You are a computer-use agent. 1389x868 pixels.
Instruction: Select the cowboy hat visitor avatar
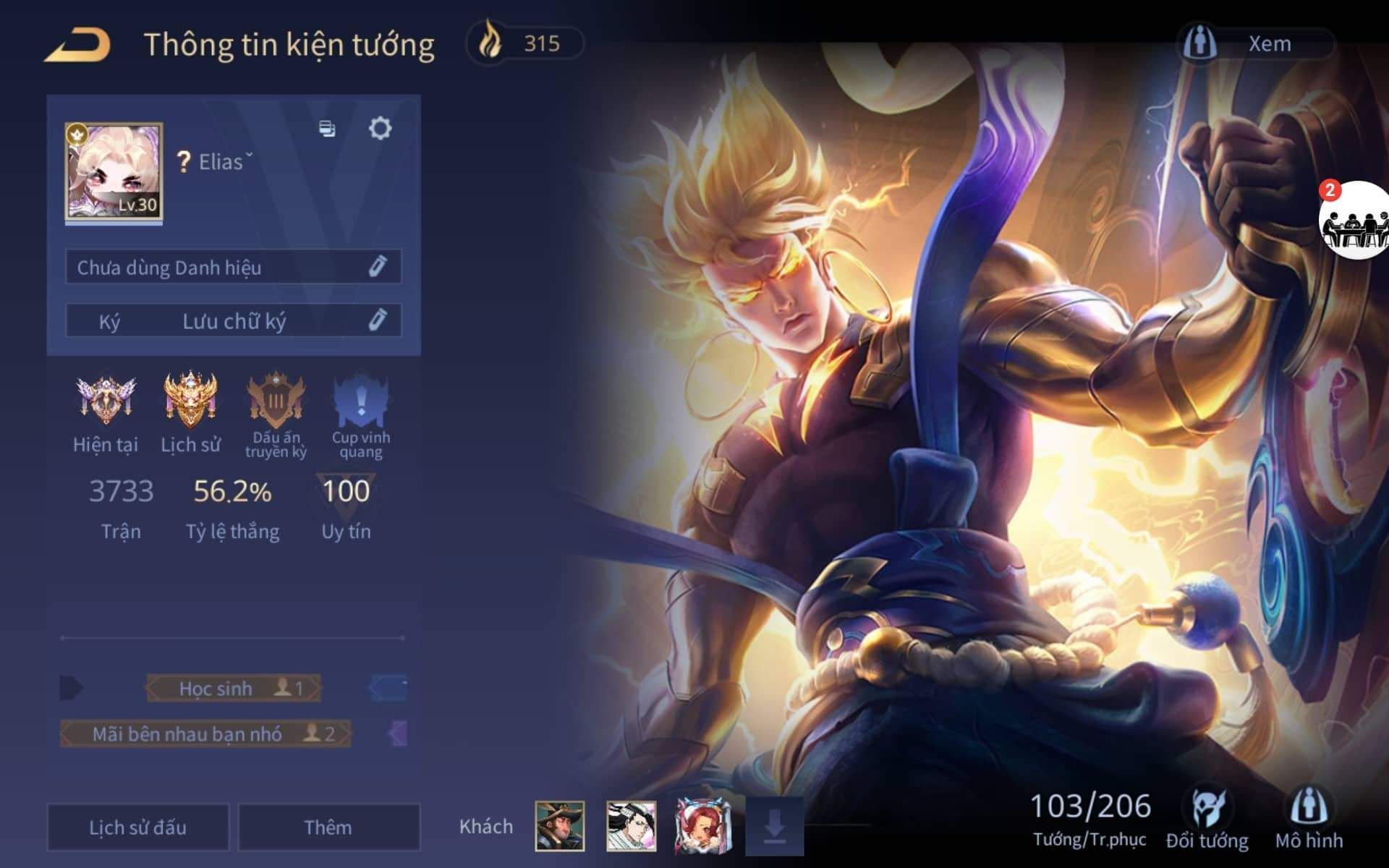click(559, 826)
